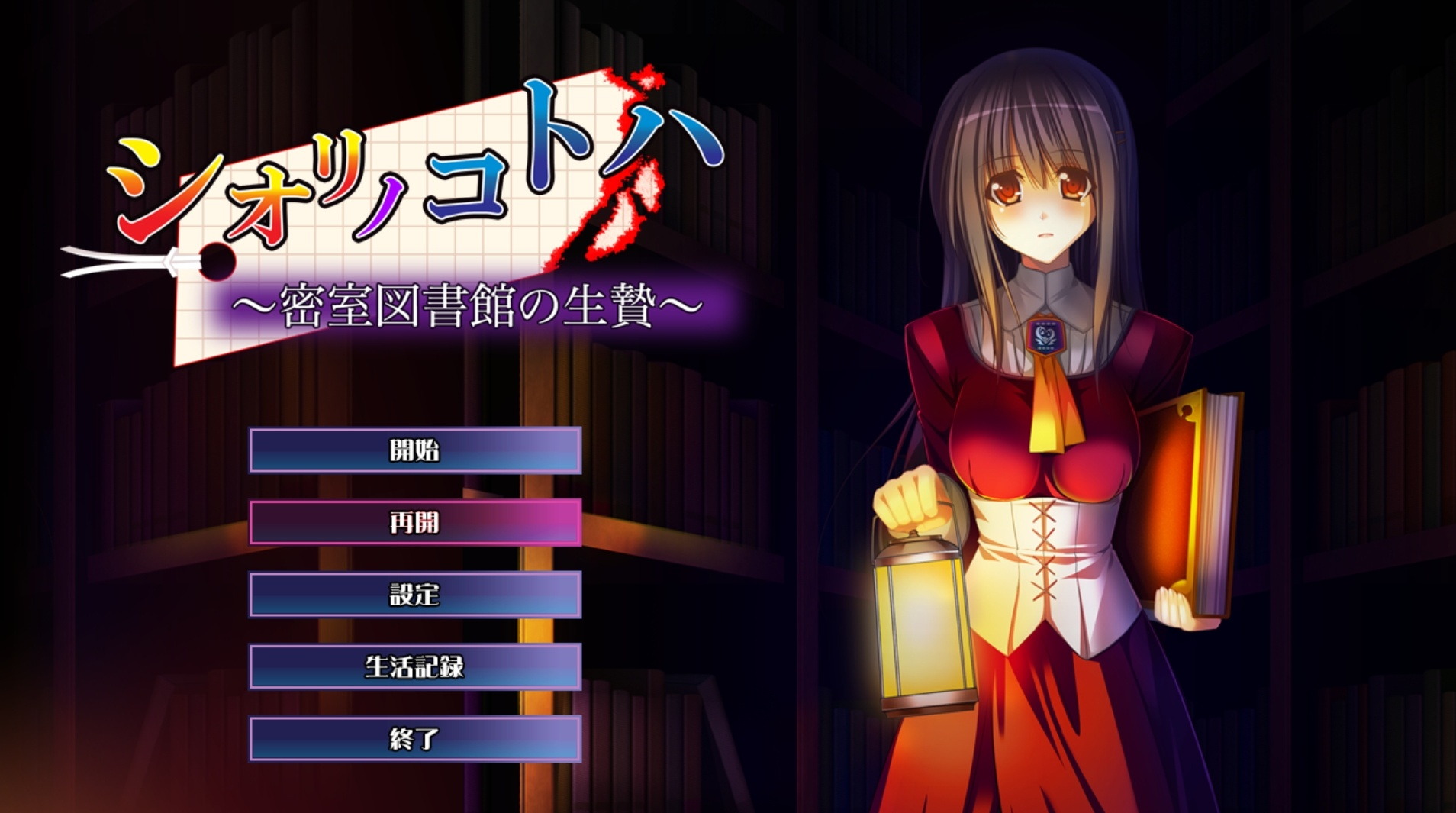Start a new game with 開始
Image resolution: width=1456 pixels, height=813 pixels.
(x=415, y=450)
